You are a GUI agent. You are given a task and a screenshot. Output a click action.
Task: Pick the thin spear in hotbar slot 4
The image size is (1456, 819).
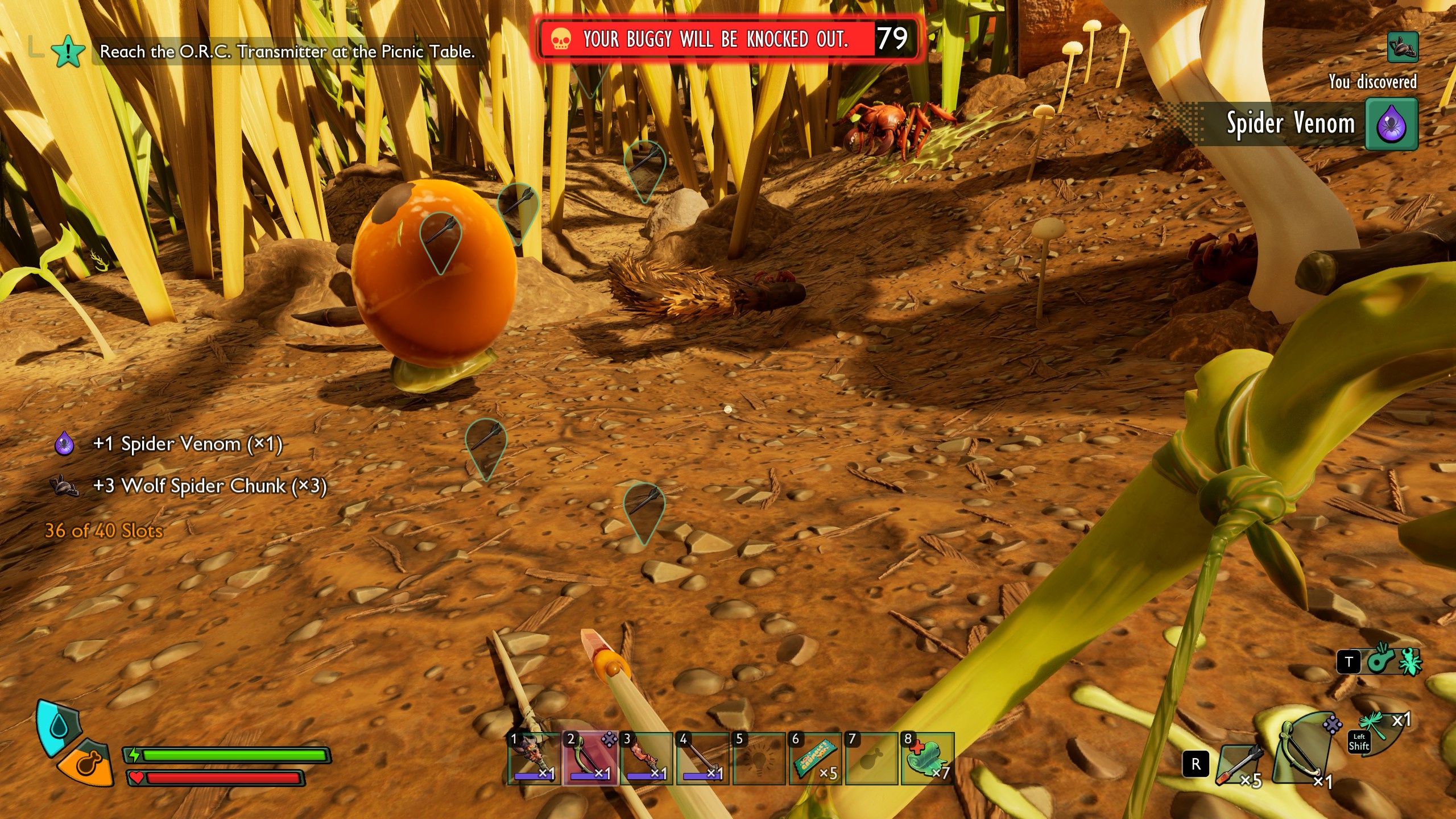click(x=702, y=758)
